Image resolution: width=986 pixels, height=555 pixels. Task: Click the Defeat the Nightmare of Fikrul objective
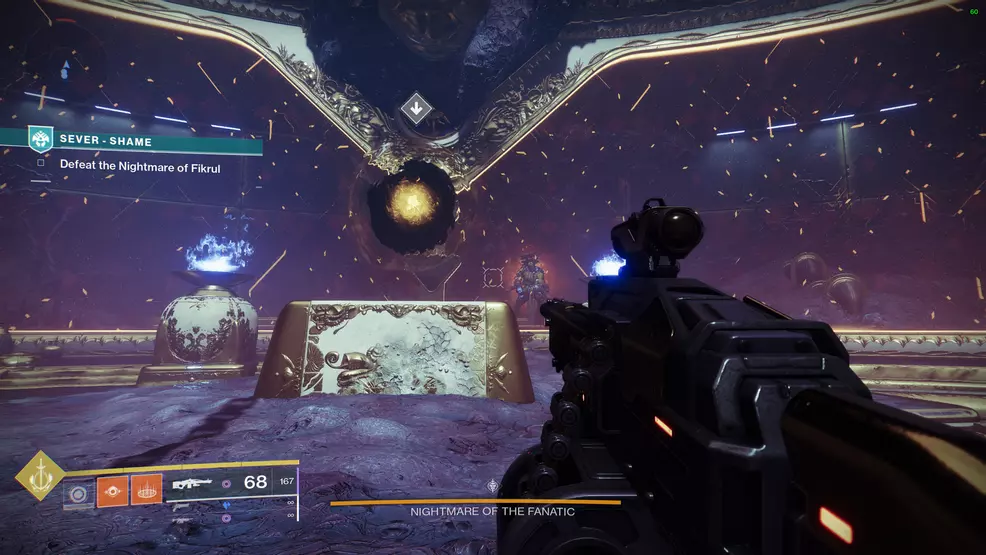[140, 166]
